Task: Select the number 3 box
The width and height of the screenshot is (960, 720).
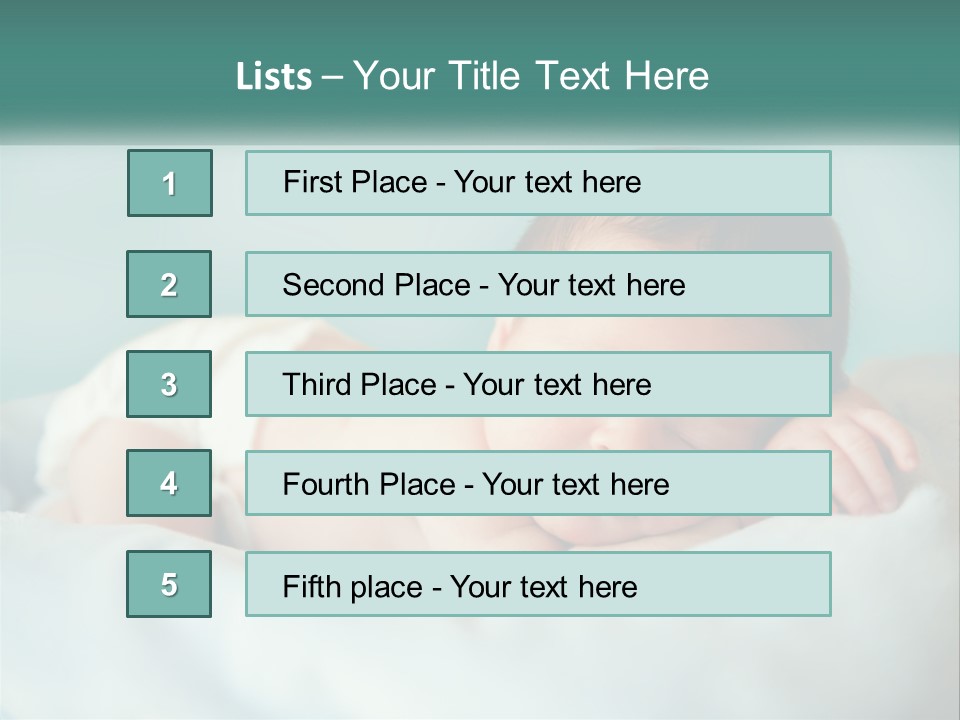Action: 170,384
